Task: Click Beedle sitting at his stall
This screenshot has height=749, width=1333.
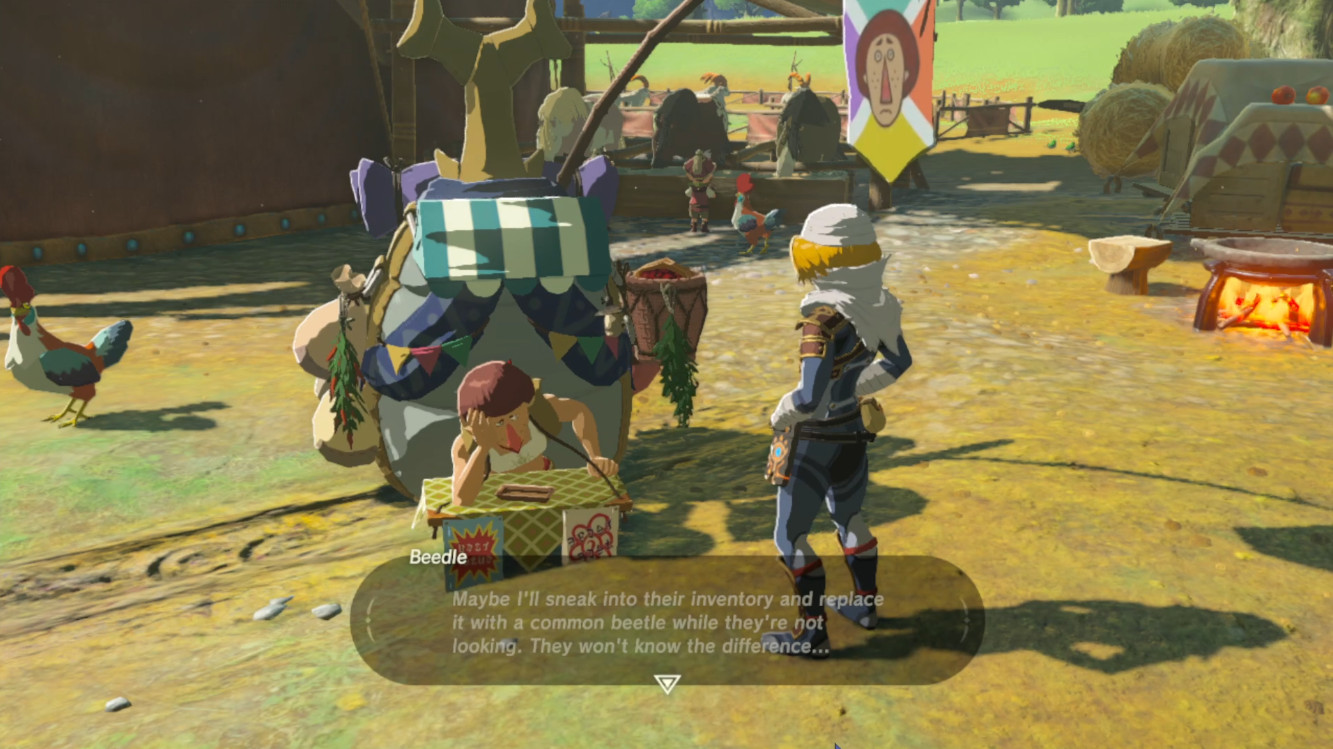Action: pyautogui.click(x=500, y=430)
